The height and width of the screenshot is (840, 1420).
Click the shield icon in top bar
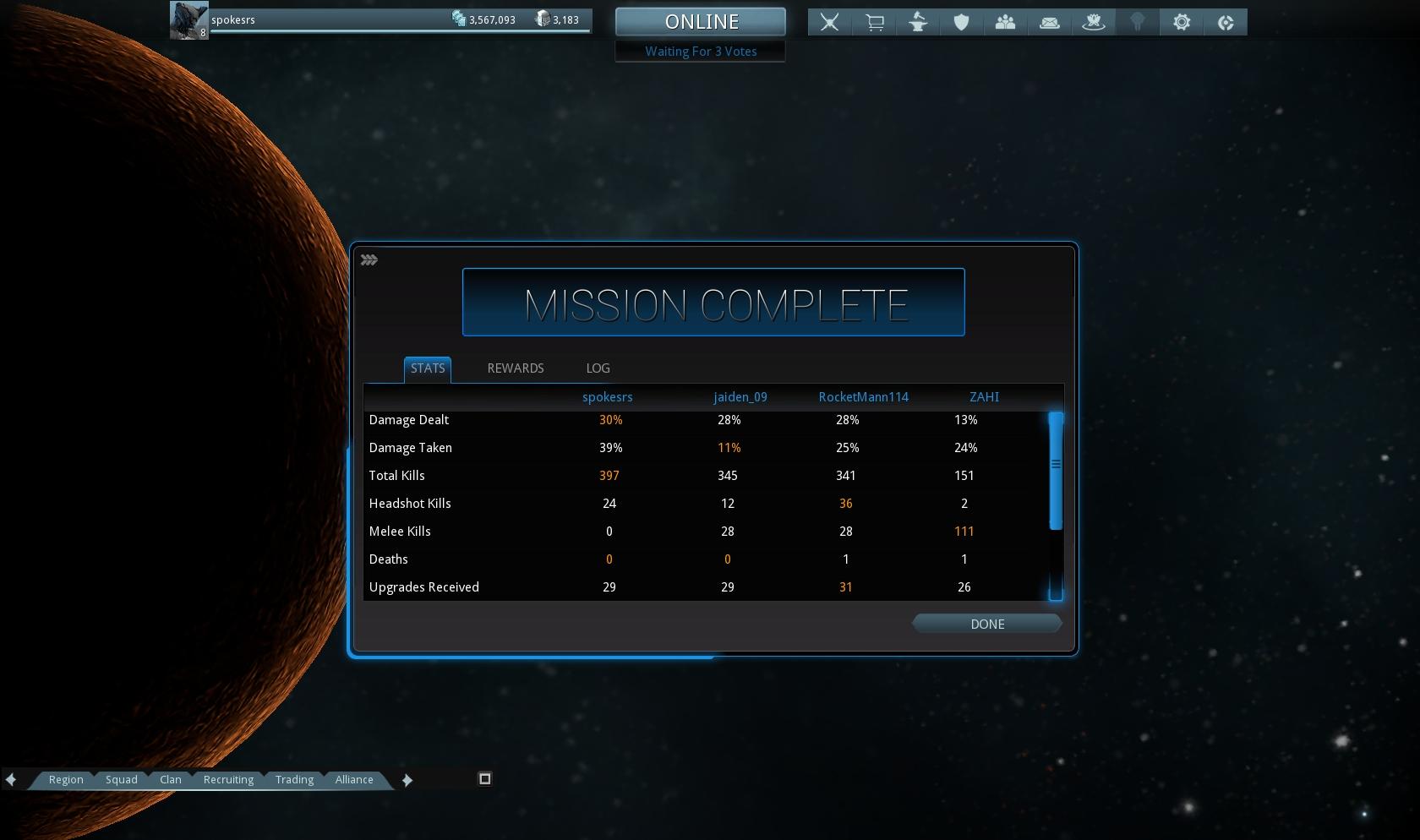click(961, 23)
